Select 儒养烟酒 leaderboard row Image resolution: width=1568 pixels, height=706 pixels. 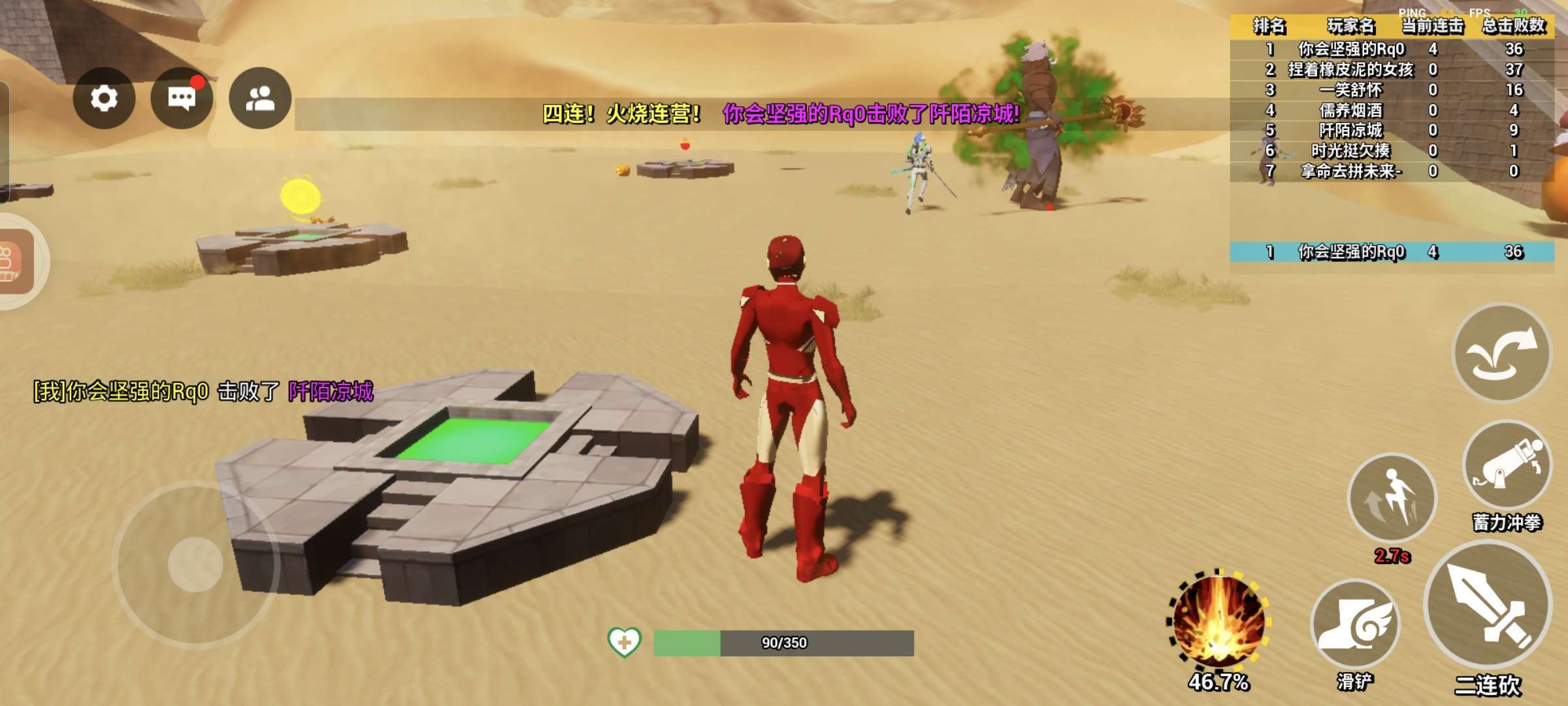click(x=1350, y=110)
